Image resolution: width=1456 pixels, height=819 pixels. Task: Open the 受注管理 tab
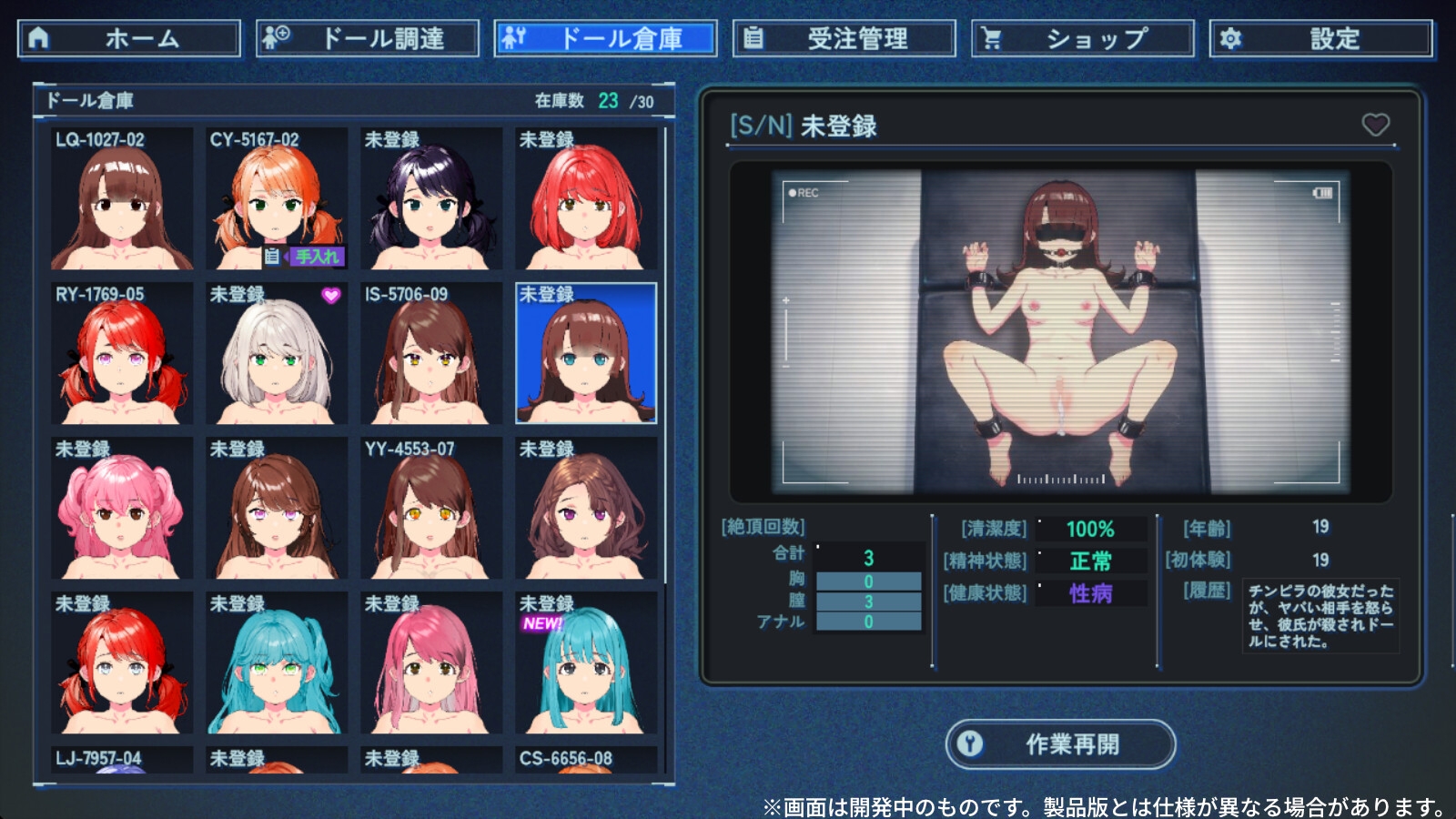(844, 39)
